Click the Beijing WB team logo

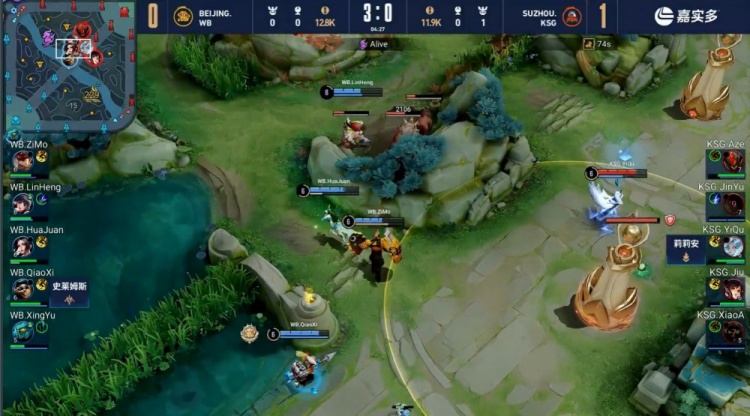click(x=183, y=16)
